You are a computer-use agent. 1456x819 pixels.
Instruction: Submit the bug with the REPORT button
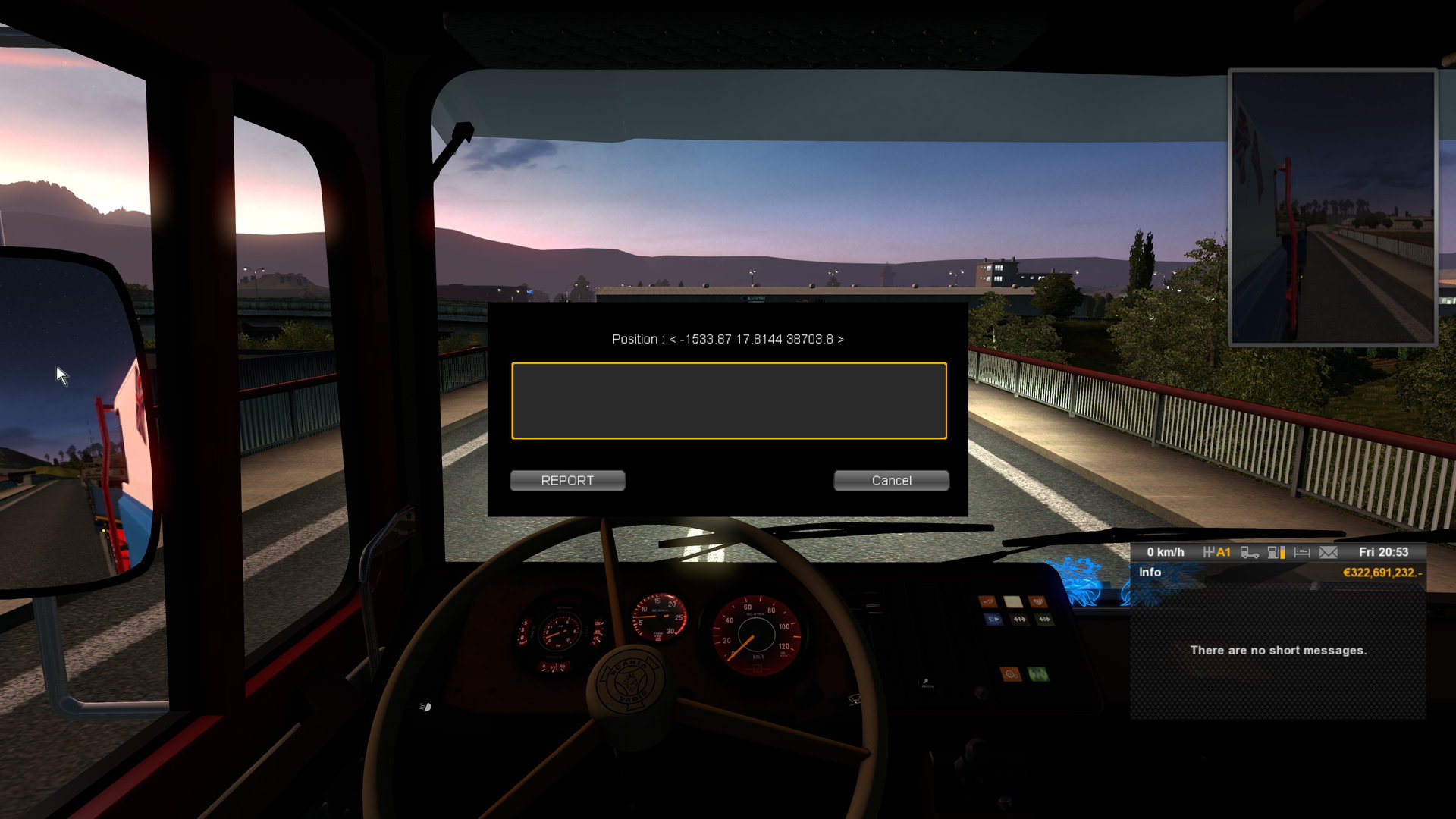(567, 481)
